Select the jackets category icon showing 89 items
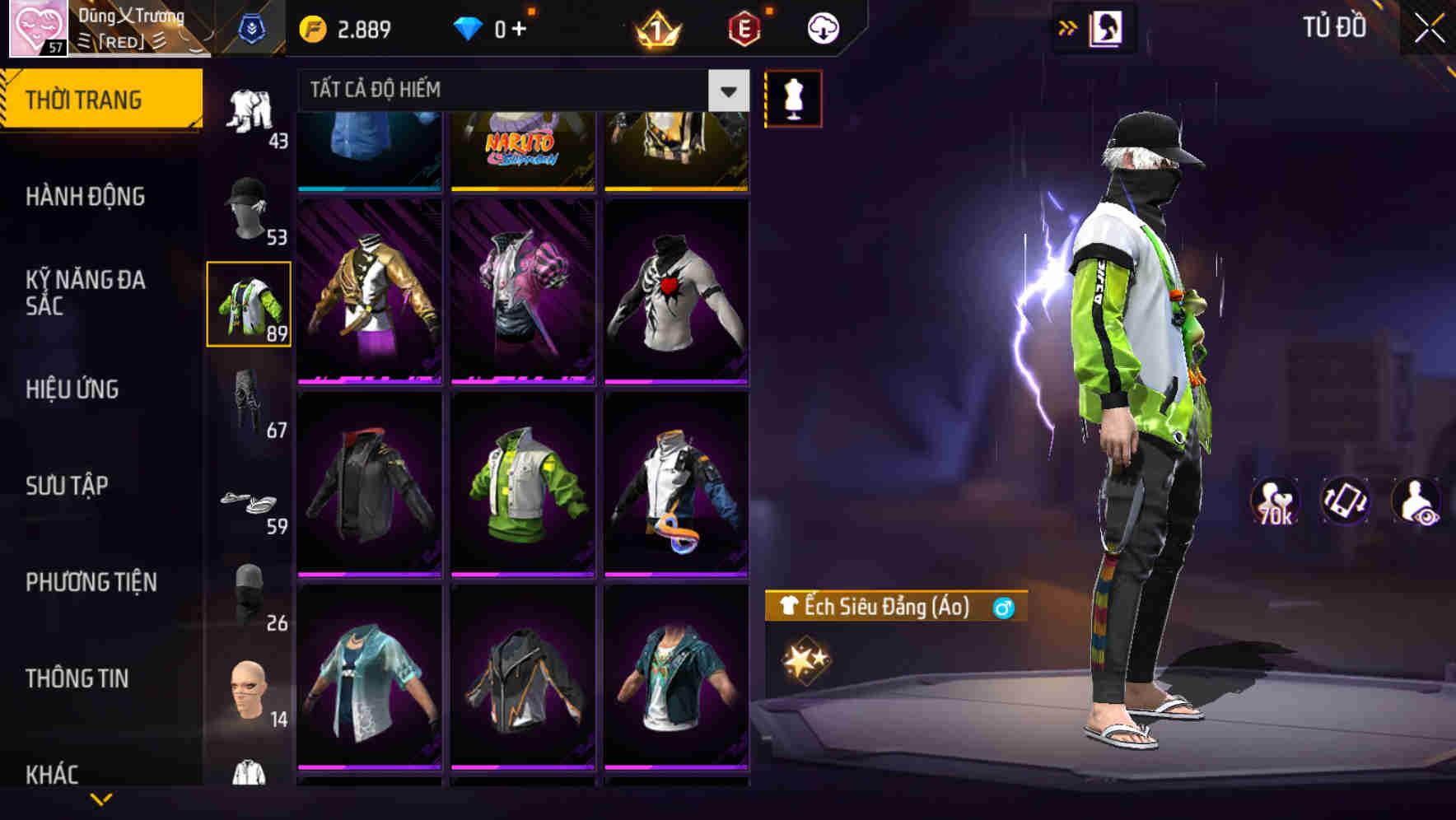 tap(250, 305)
